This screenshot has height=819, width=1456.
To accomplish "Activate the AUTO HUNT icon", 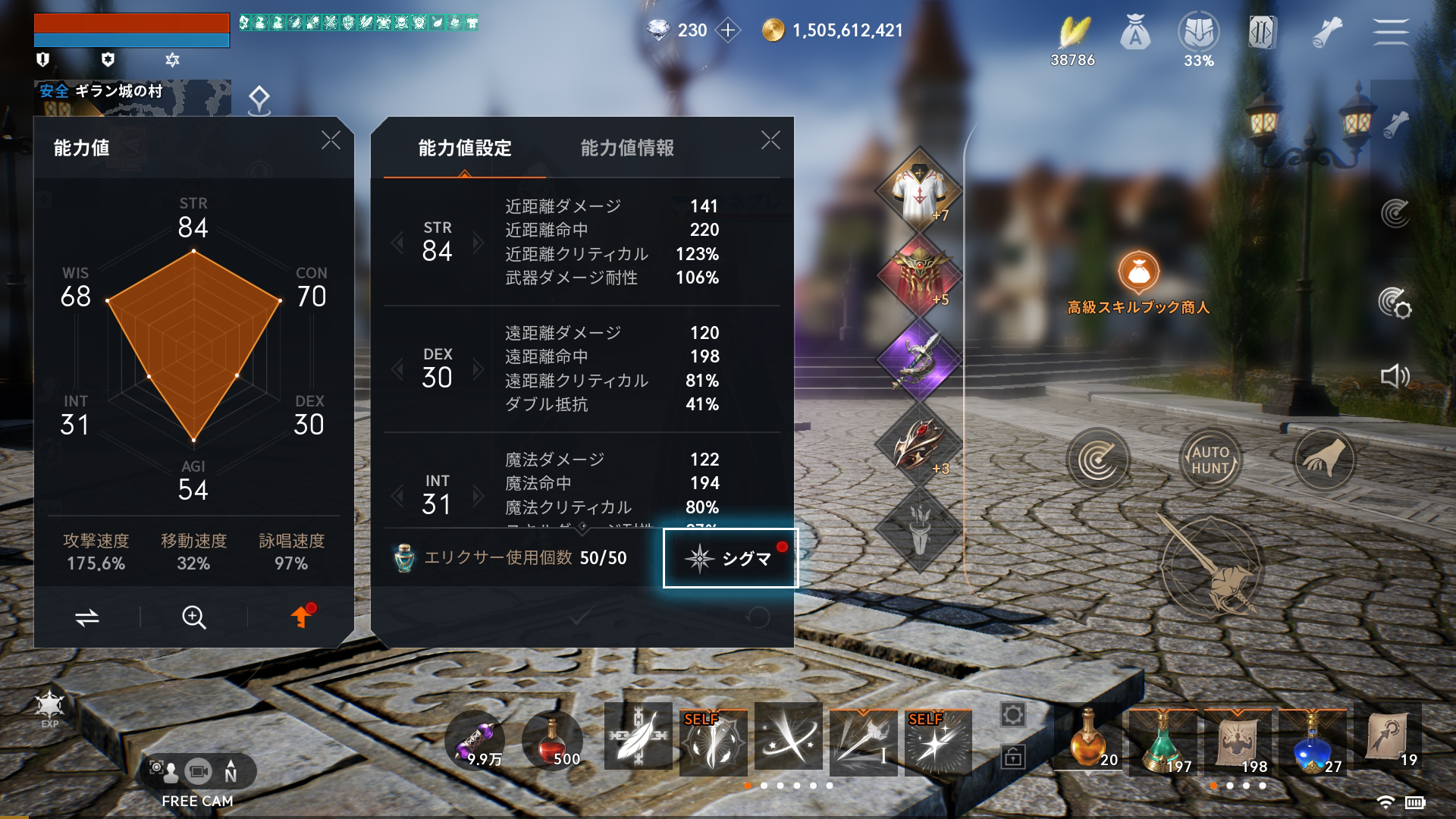I will pyautogui.click(x=1211, y=459).
